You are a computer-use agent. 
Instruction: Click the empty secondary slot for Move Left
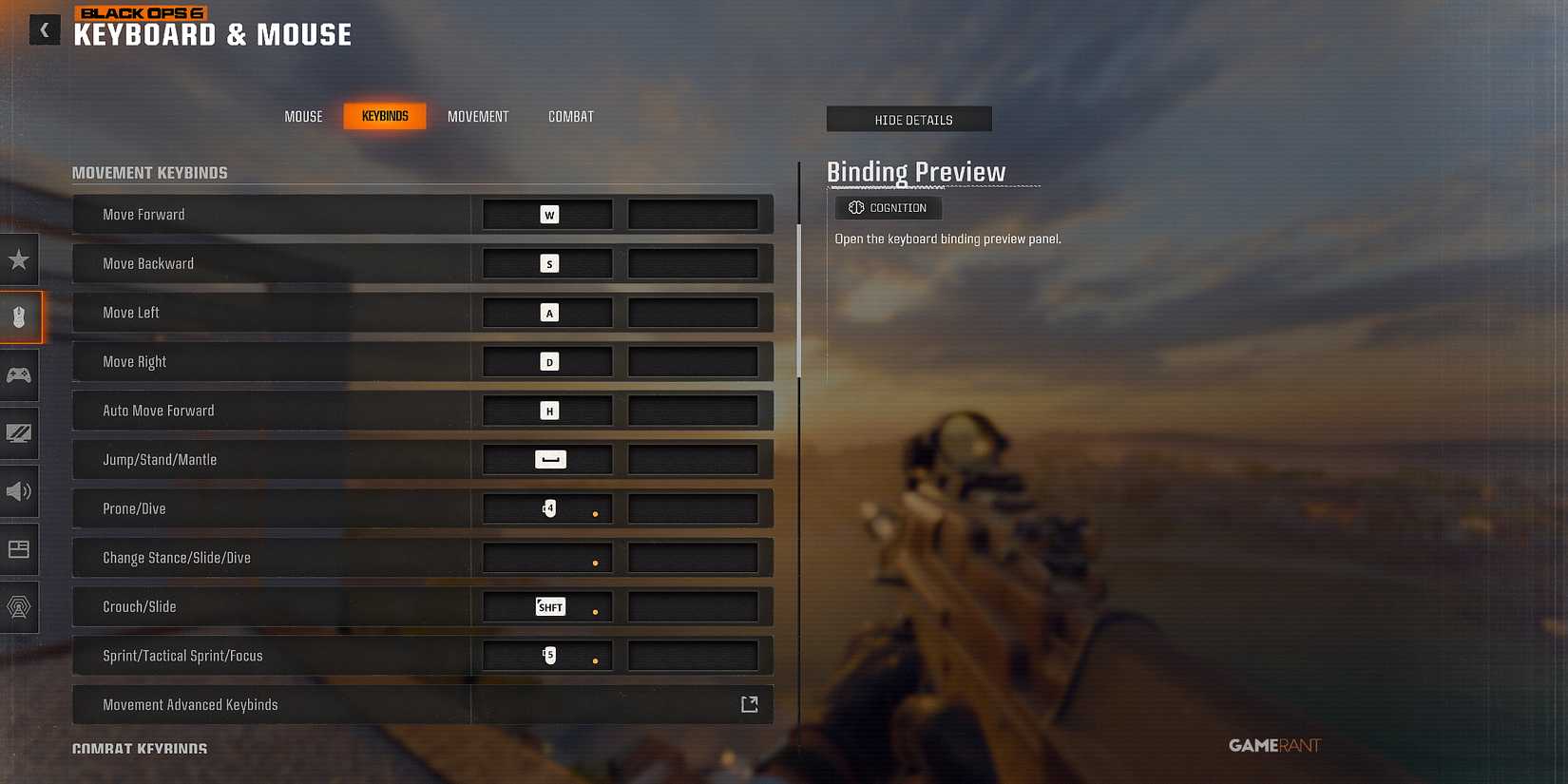[693, 312]
